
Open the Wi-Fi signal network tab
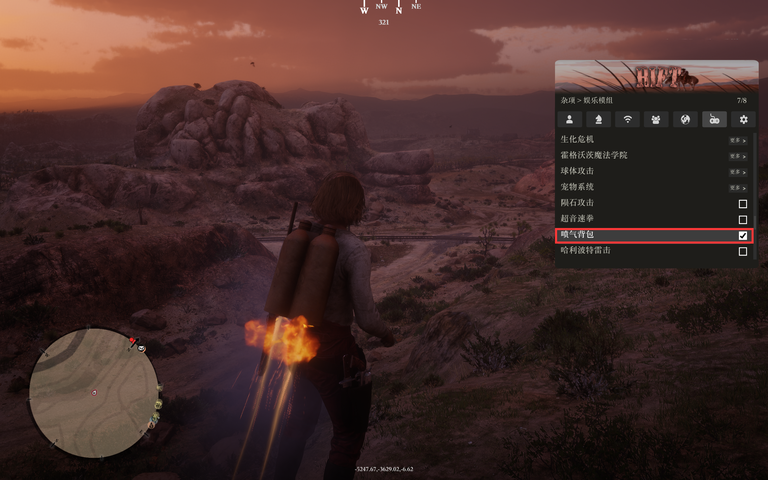tap(627, 119)
